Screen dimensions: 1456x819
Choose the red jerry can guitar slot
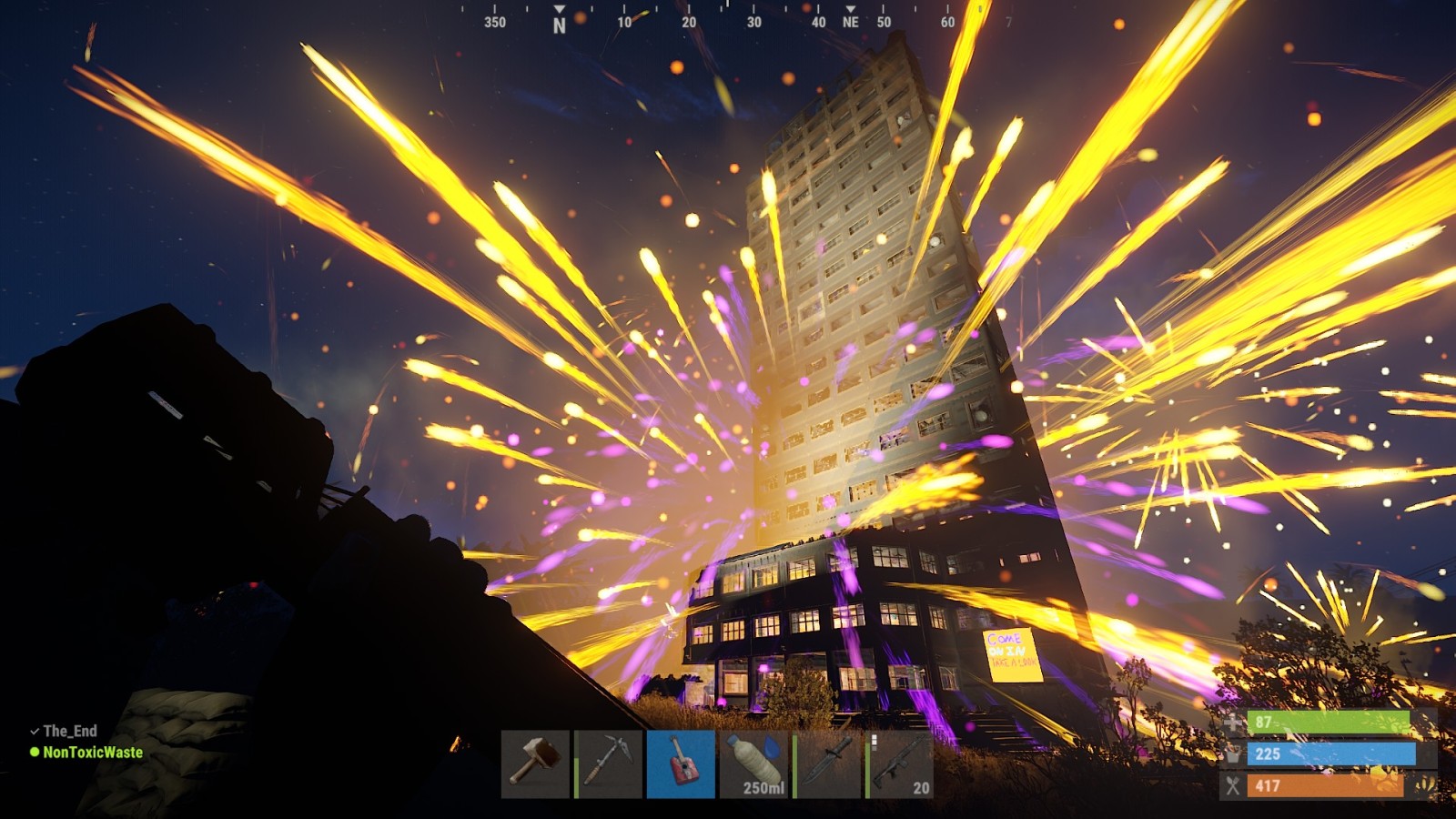click(x=681, y=763)
